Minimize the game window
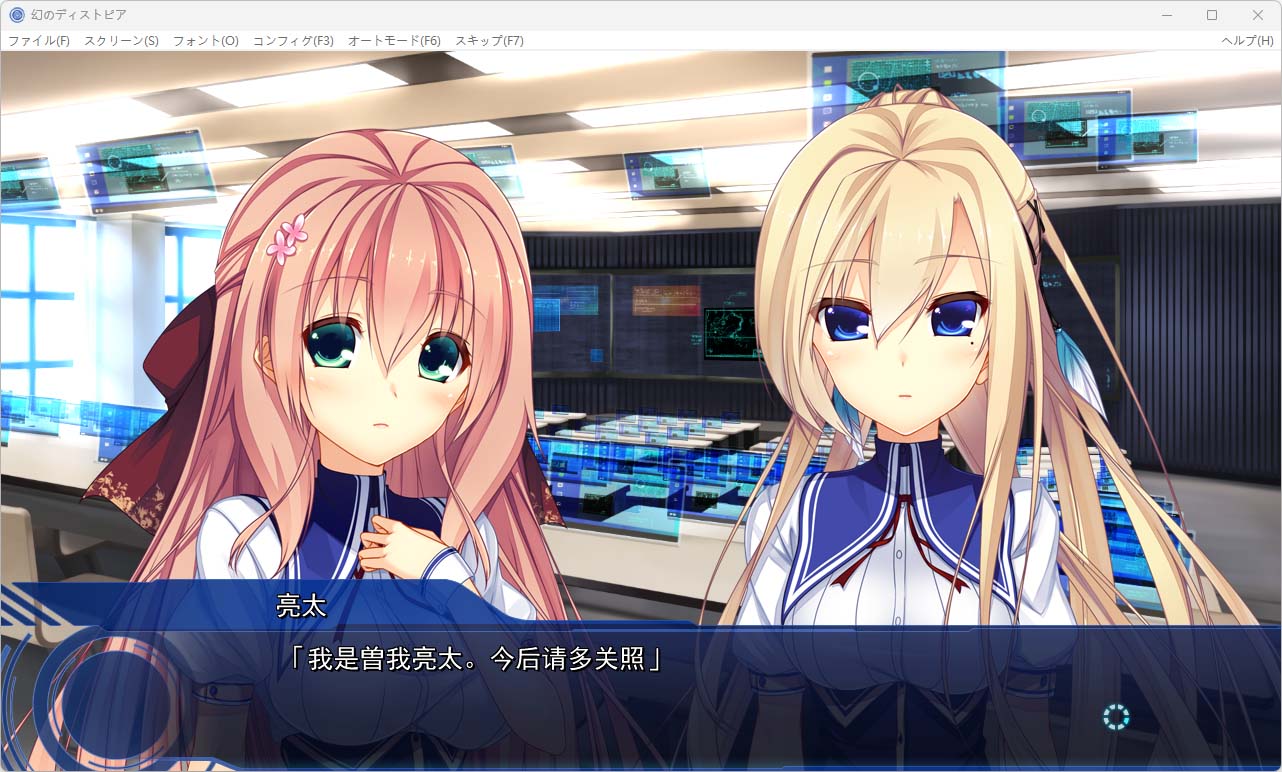 1166,15
